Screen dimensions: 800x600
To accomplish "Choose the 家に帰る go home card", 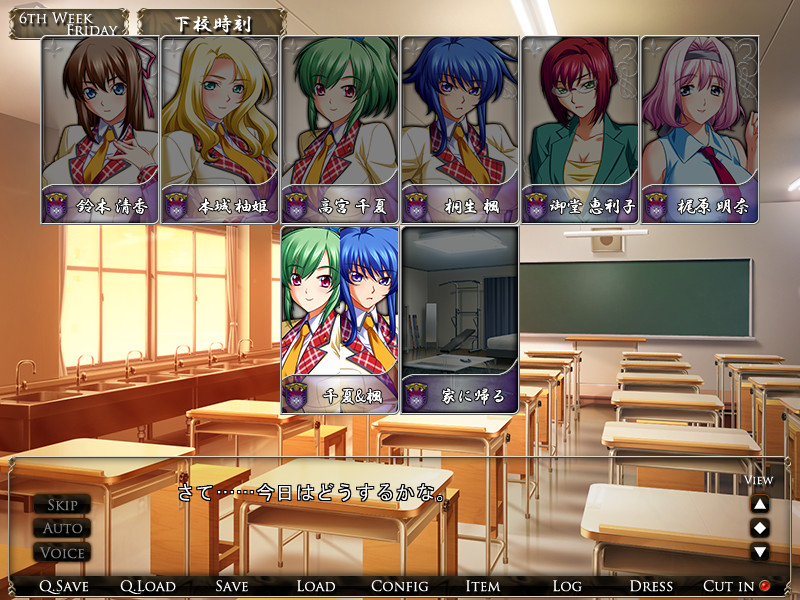I will (x=460, y=320).
